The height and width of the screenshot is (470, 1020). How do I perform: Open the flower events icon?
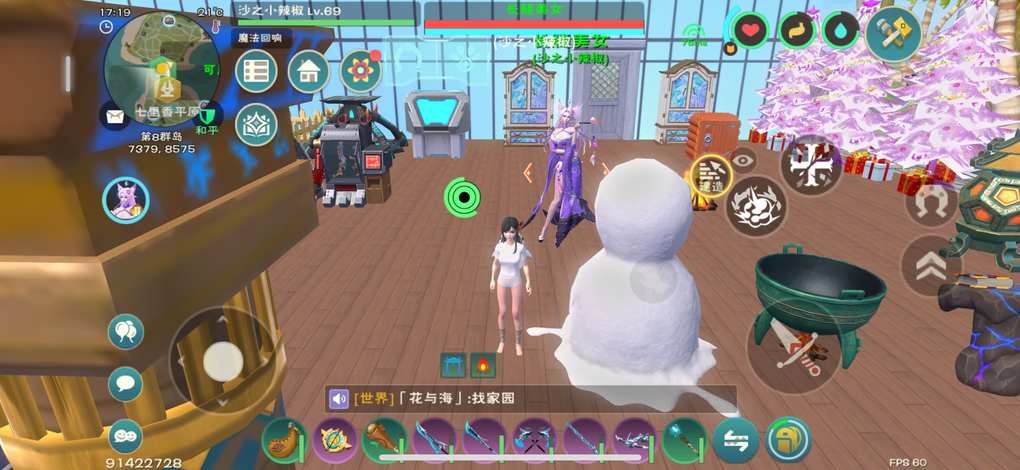click(361, 70)
